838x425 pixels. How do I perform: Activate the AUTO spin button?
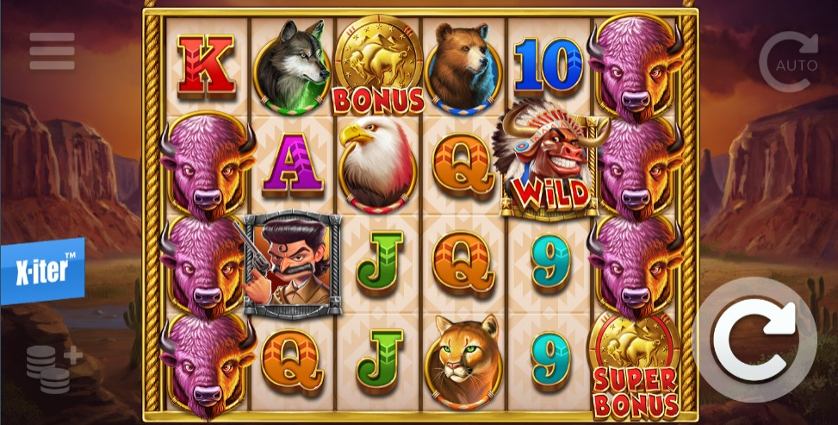(788, 61)
